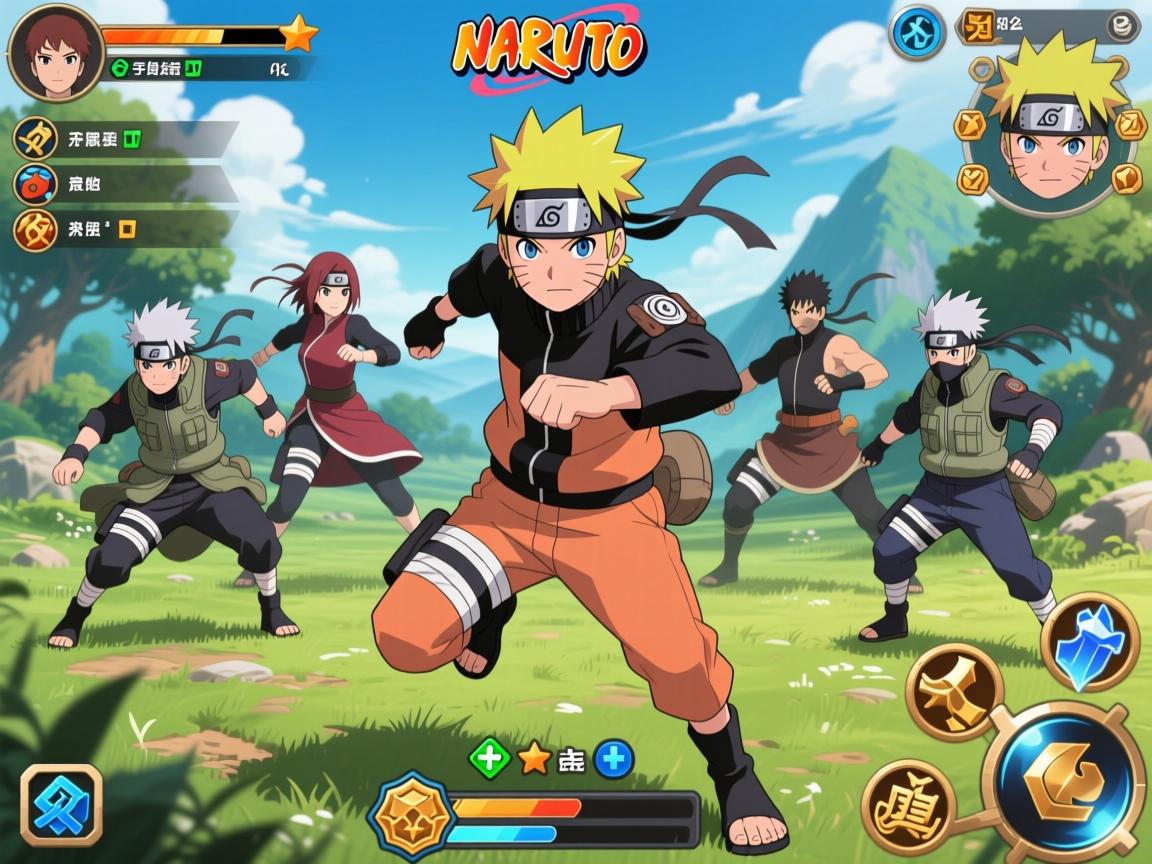Screen dimensions: 1152x864
Task: Click the orange square glyph badge in the top bar
Action: click(x=977, y=26)
